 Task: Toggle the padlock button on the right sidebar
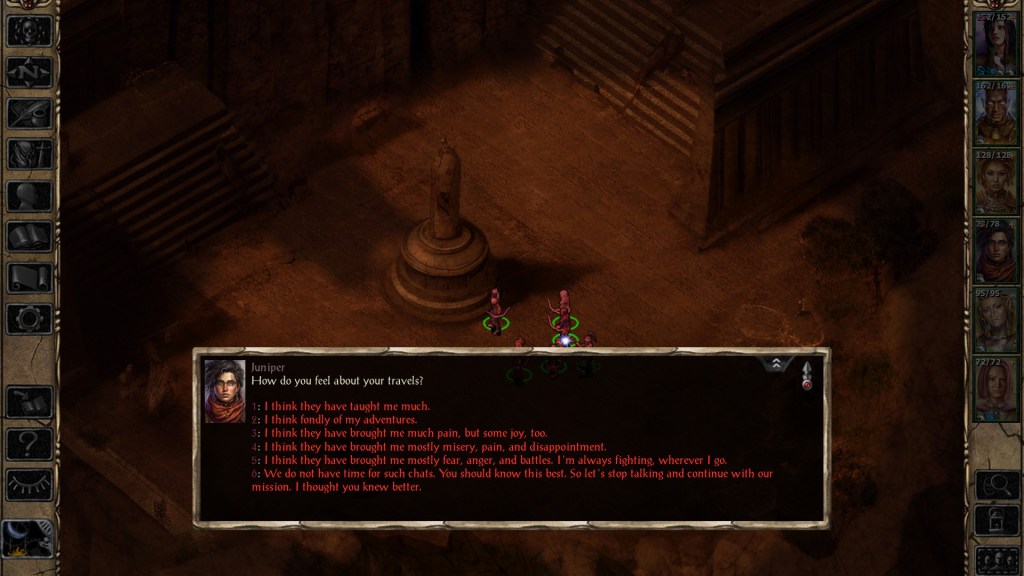[x=995, y=521]
